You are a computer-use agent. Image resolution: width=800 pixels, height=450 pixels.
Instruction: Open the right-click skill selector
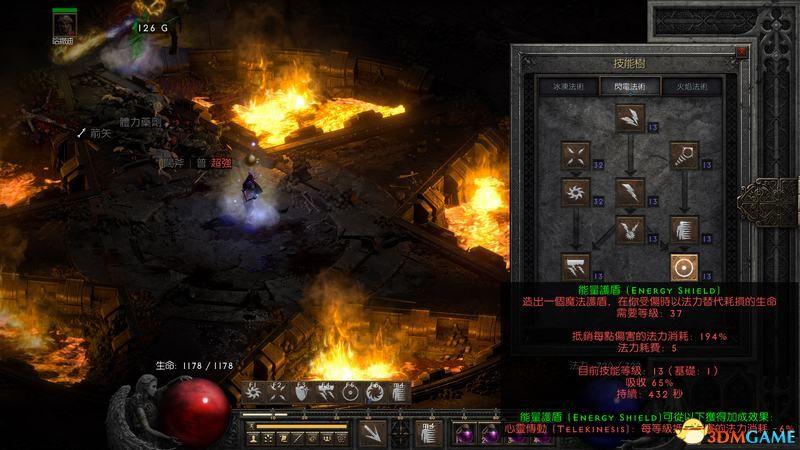click(427, 432)
